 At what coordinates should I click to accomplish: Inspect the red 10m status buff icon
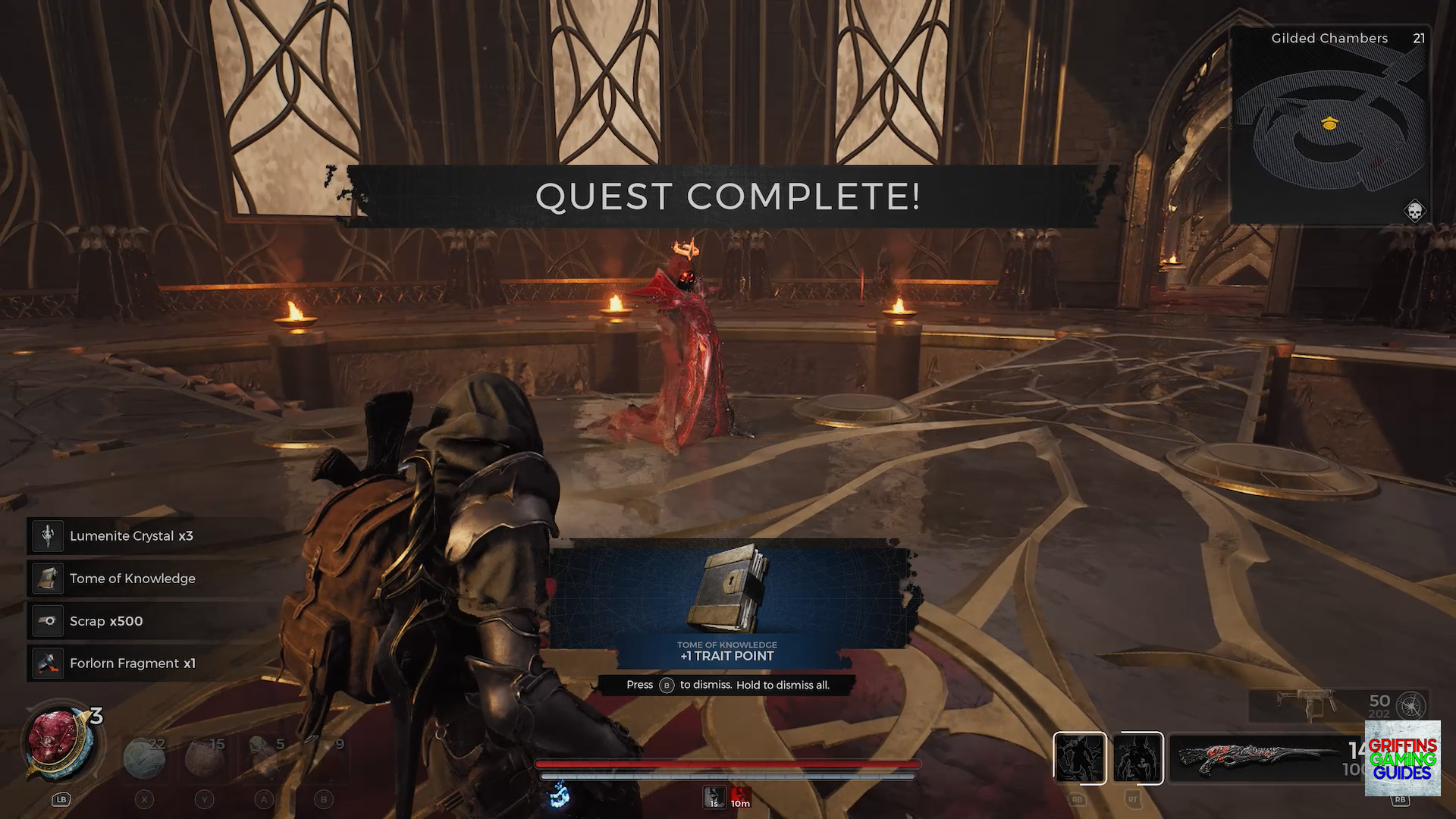tap(740, 797)
